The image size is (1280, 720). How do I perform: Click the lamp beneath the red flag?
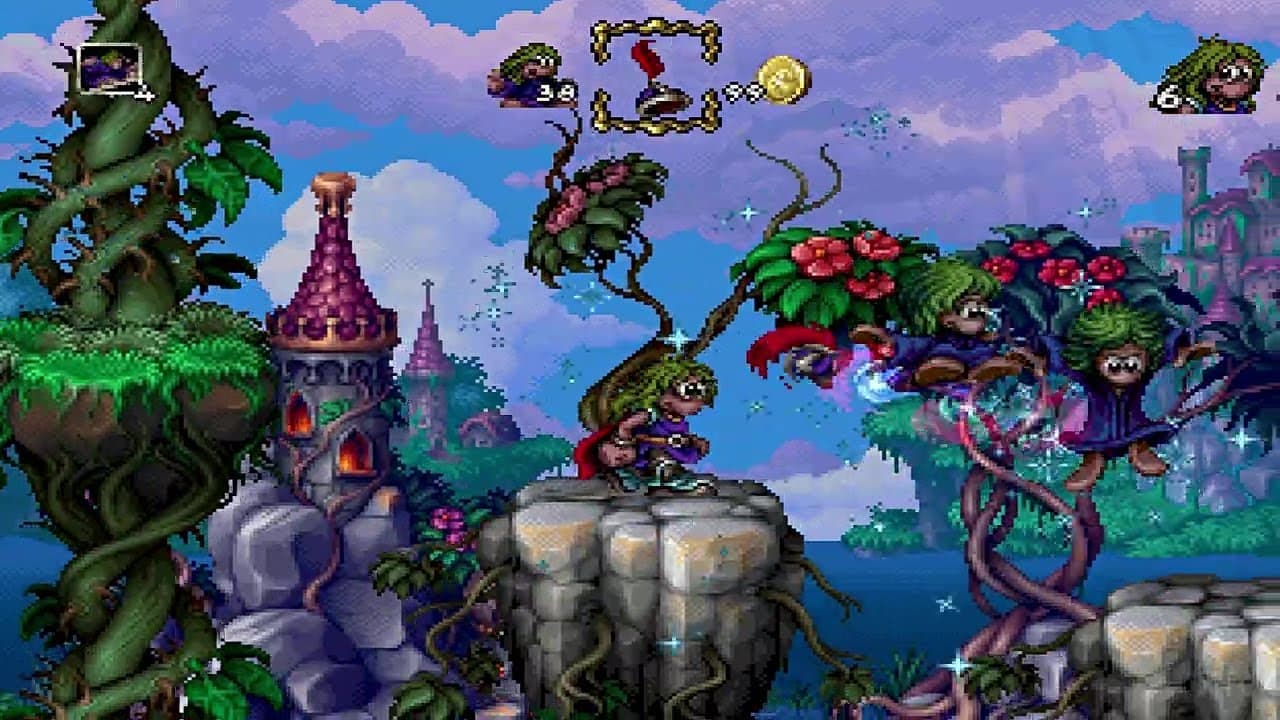pos(662,100)
